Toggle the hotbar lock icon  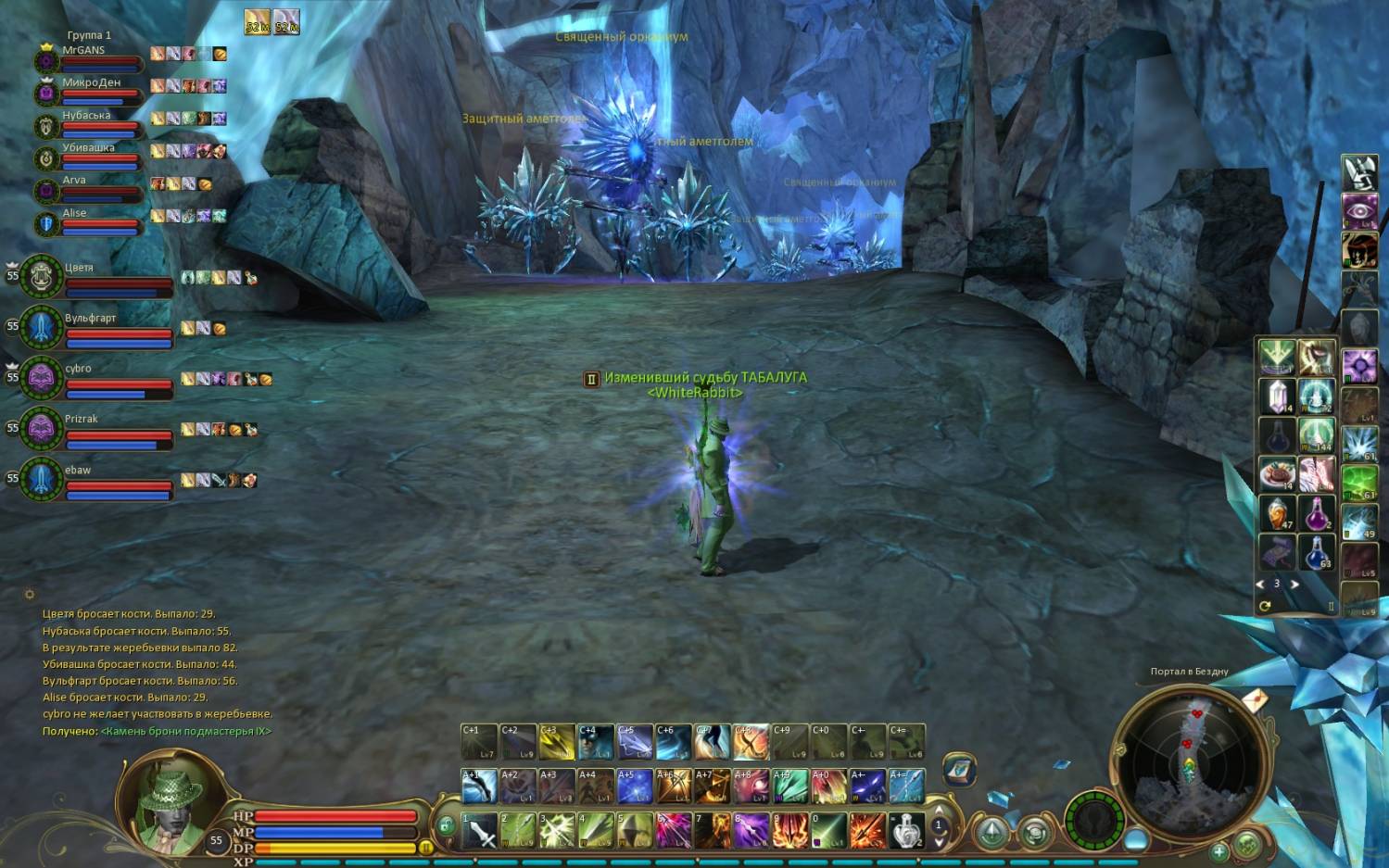click(x=446, y=824)
